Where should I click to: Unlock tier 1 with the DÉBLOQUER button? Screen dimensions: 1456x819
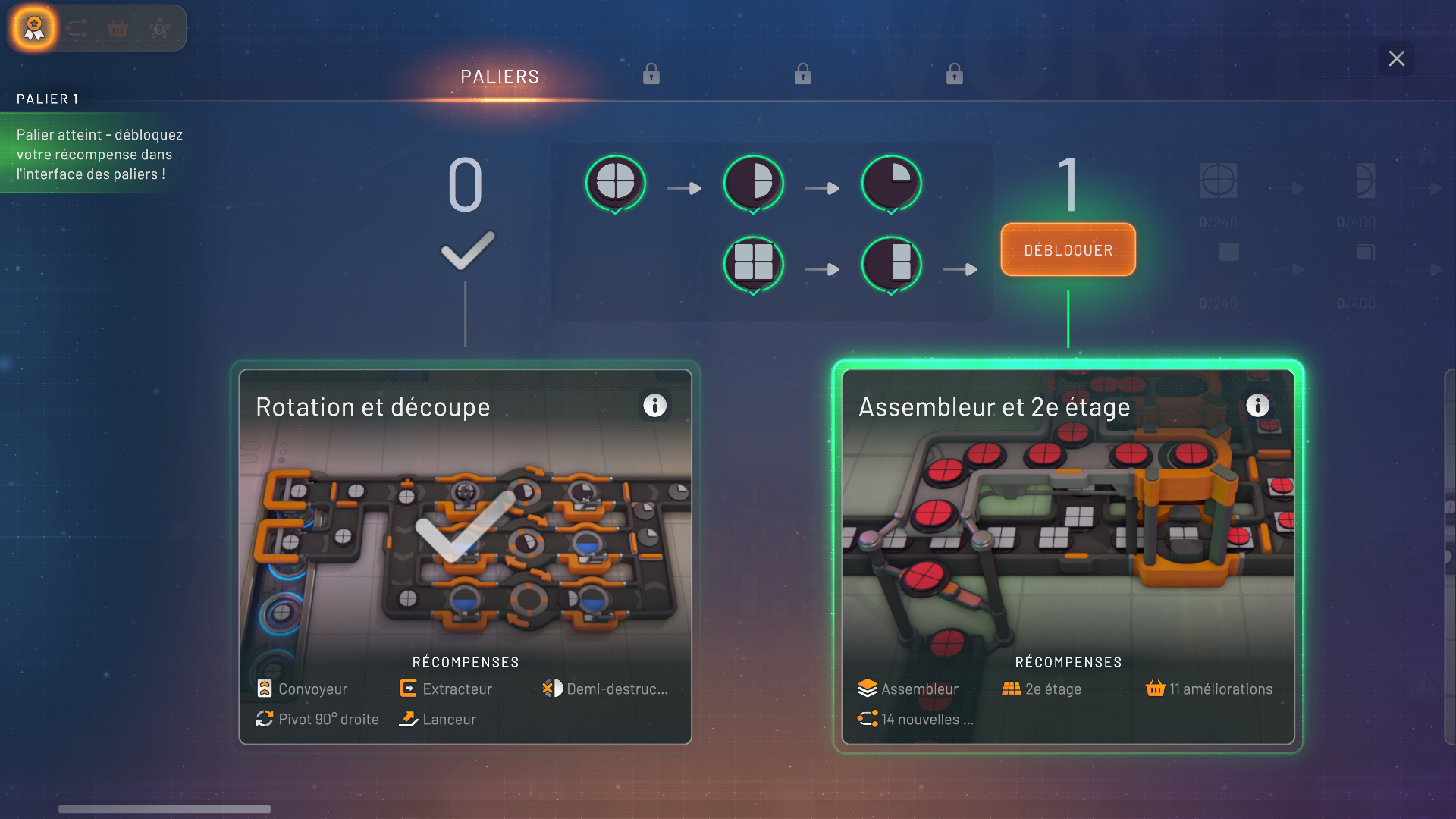(1068, 249)
